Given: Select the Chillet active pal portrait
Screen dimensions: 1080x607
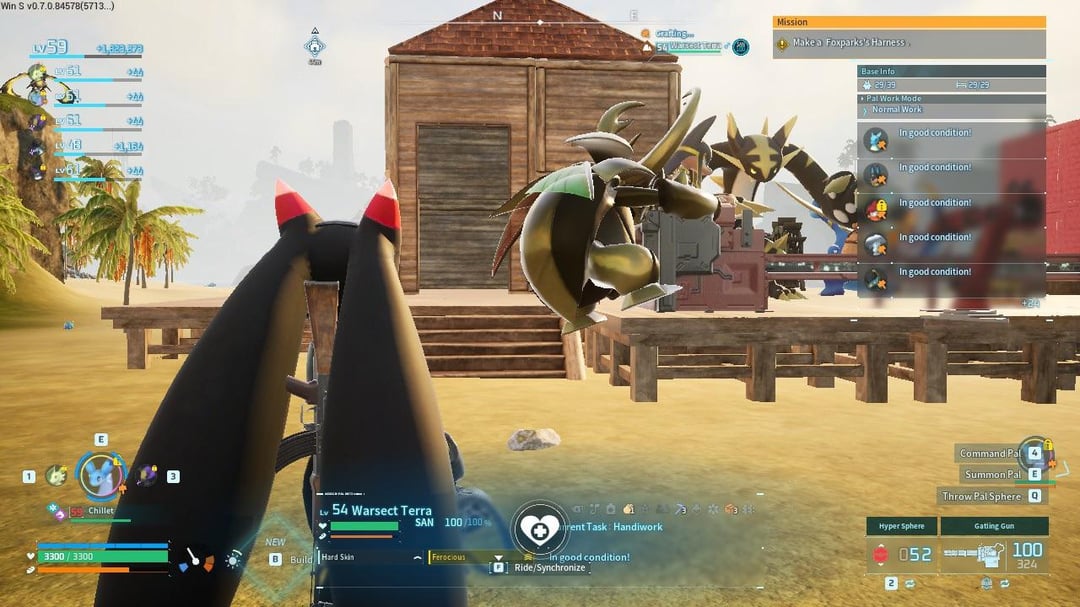Looking at the screenshot, I should [x=100, y=474].
